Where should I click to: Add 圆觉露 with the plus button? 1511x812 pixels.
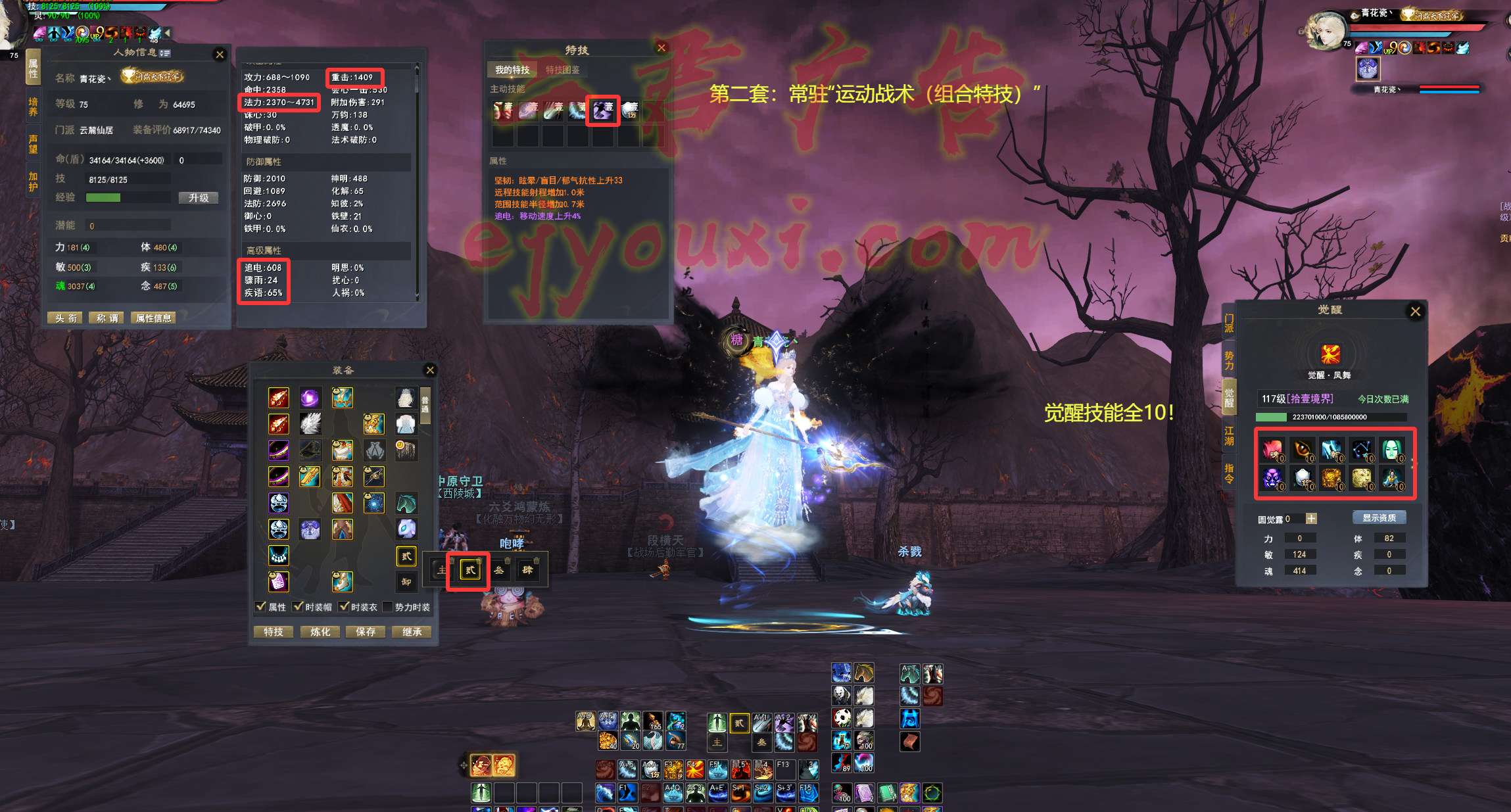pyautogui.click(x=1311, y=519)
